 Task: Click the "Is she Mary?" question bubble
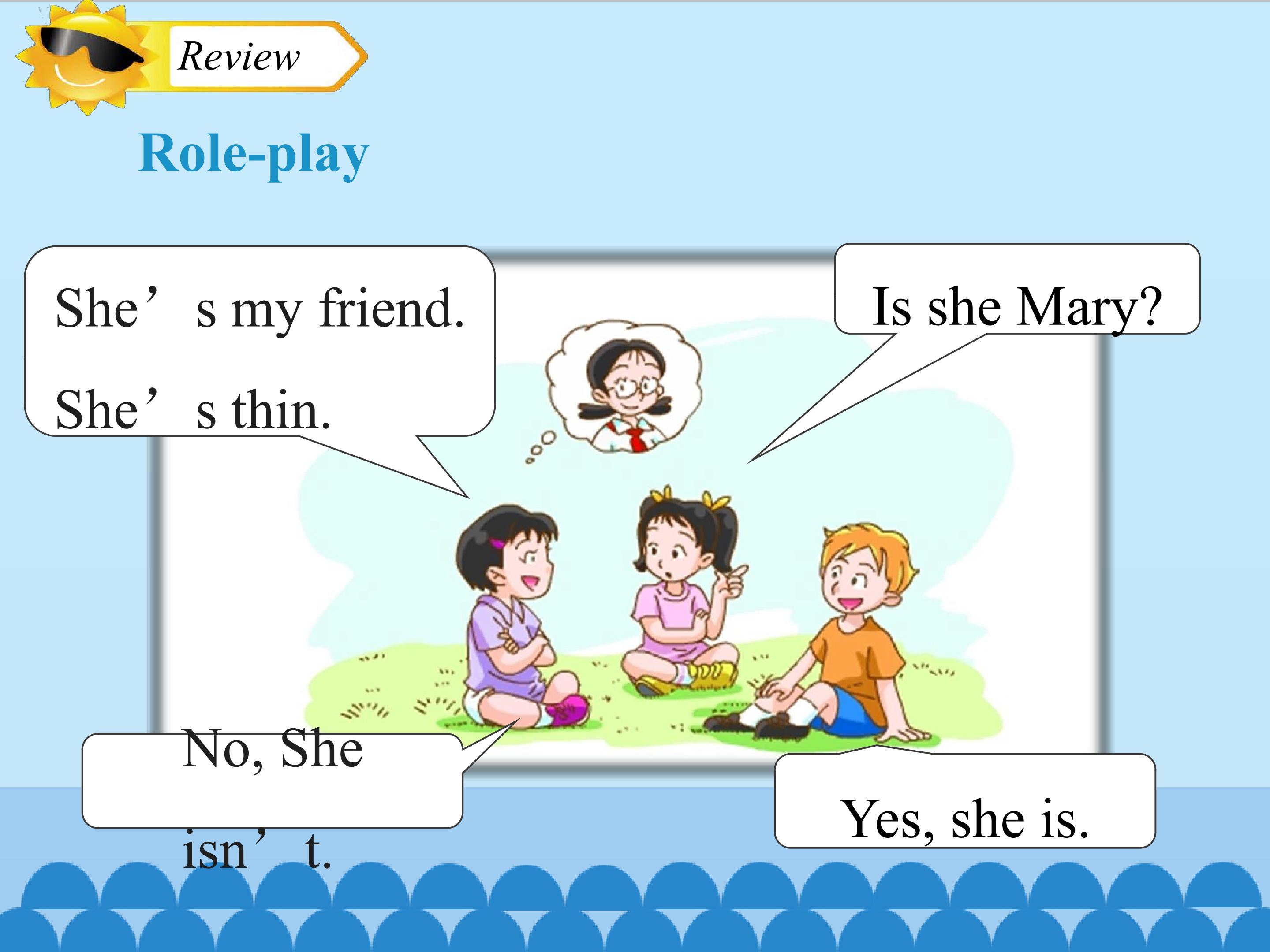[1017, 290]
